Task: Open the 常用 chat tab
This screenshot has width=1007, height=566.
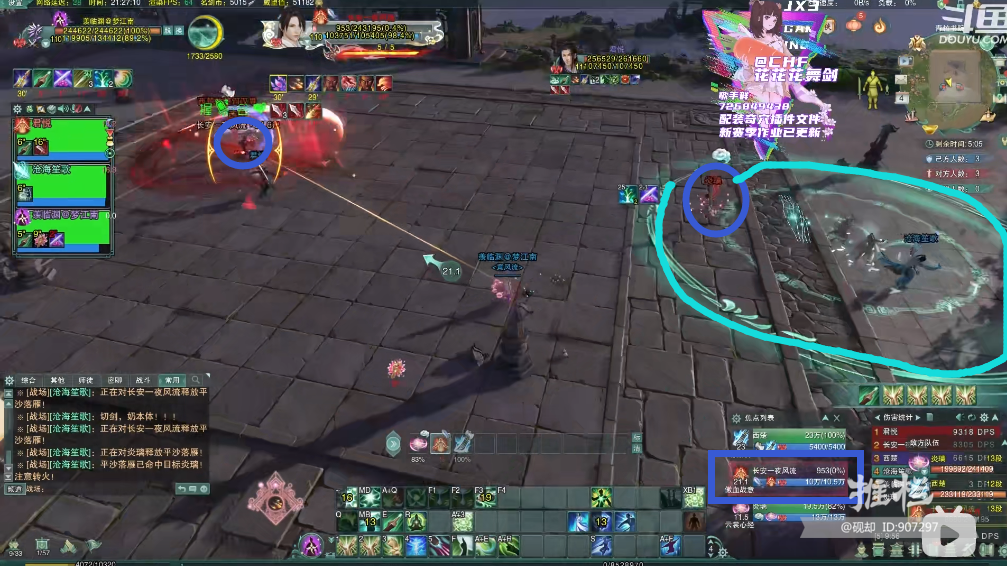Action: (172, 380)
